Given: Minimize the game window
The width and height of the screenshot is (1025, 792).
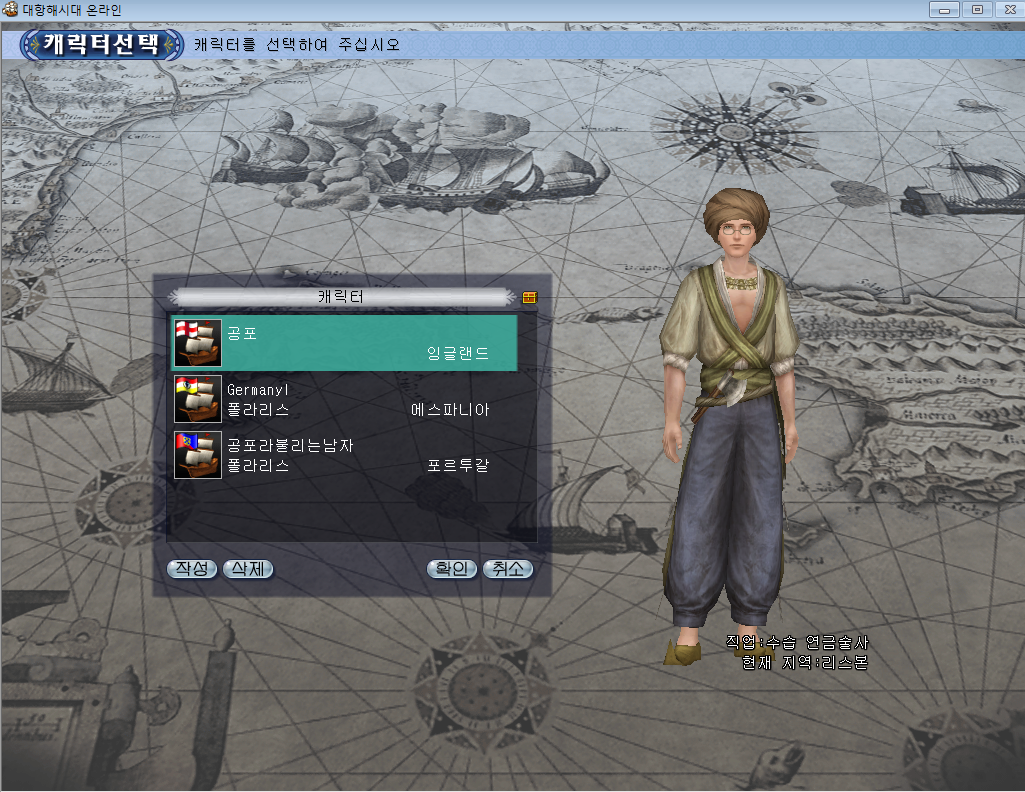Looking at the screenshot, I should [x=944, y=9].
